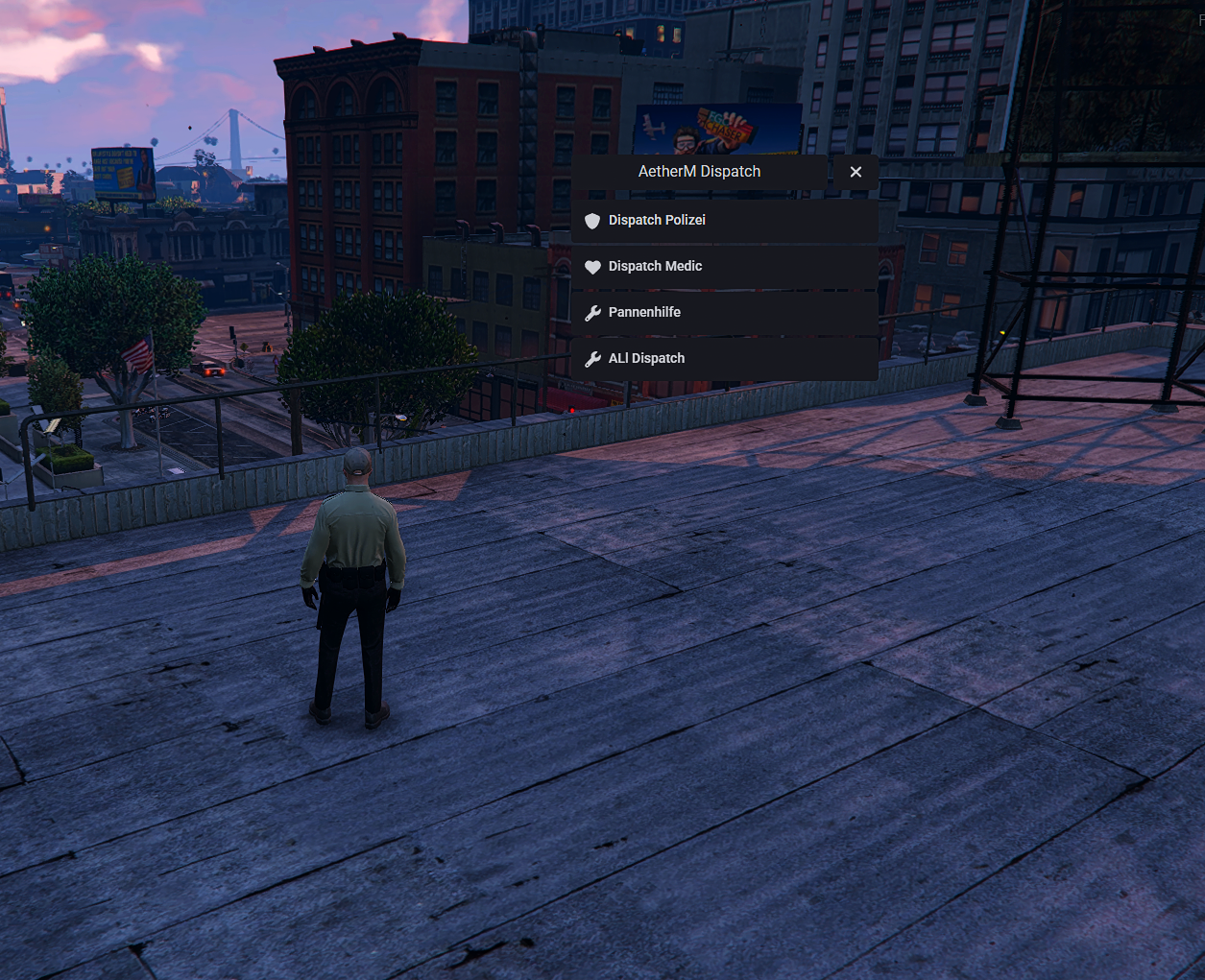Select the ALI Dispatch option
Screen dimensions: 1205x980
pyautogui.click(x=724, y=359)
